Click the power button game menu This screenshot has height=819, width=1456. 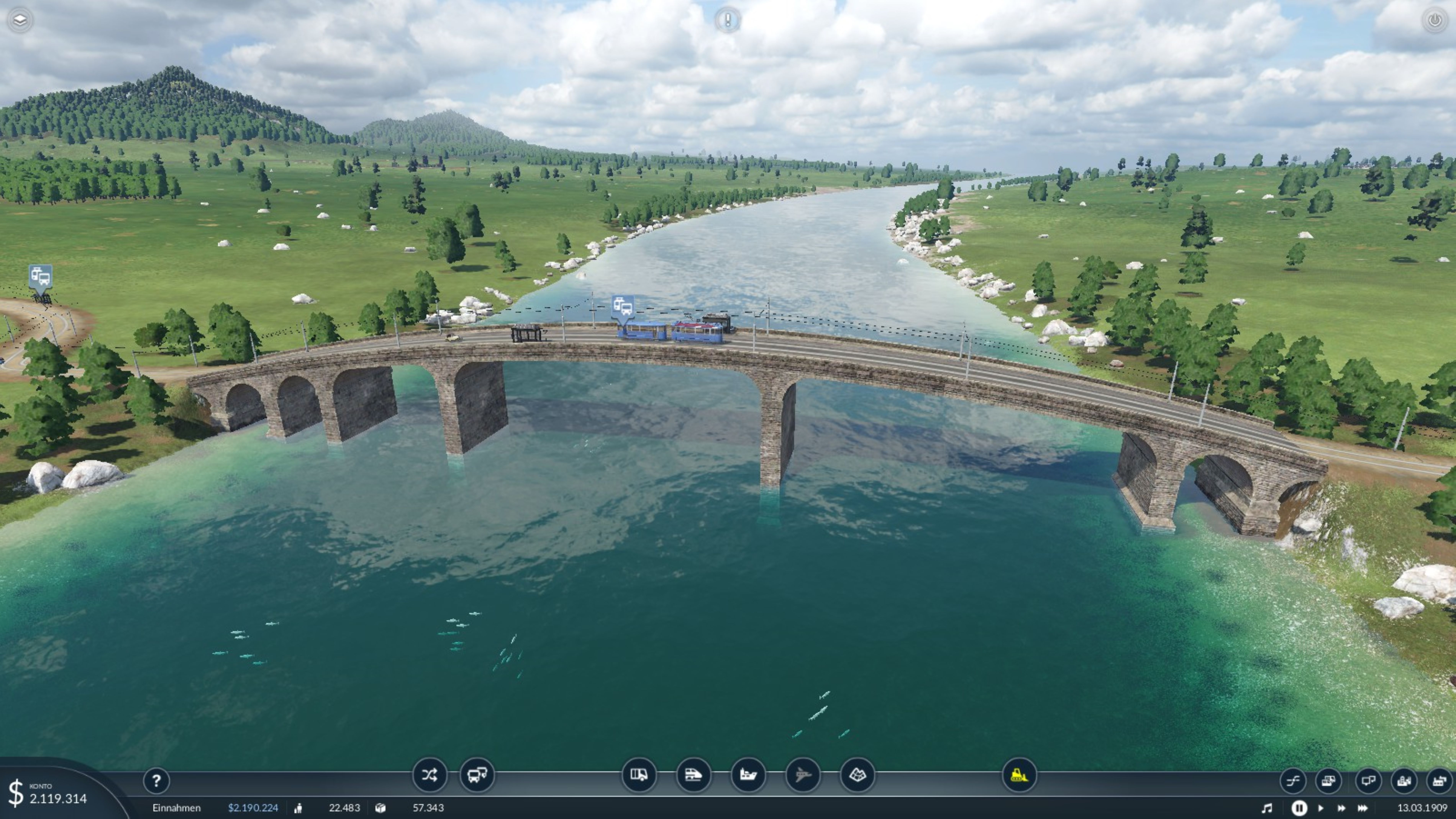click(1435, 20)
